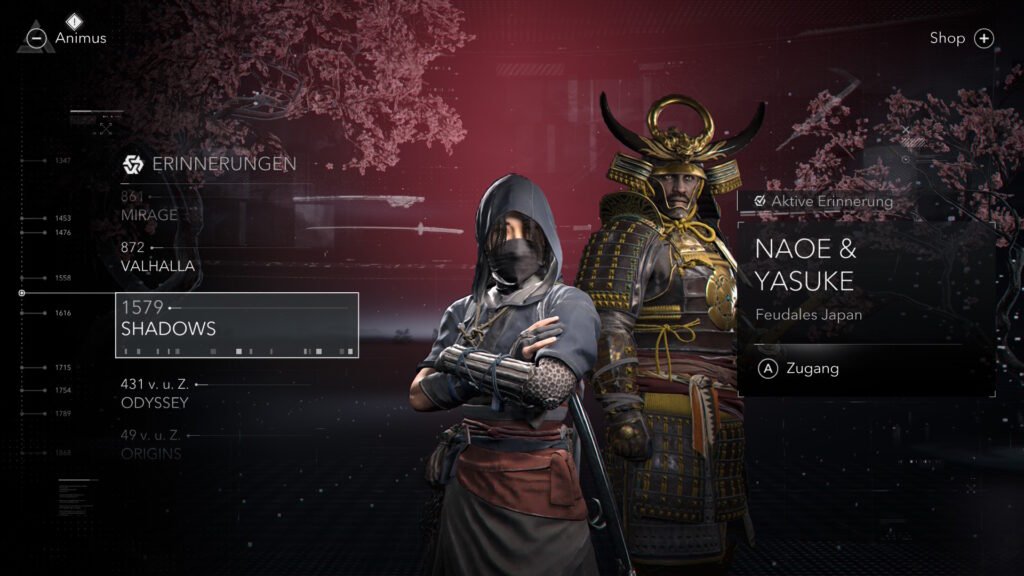Image resolution: width=1024 pixels, height=576 pixels.
Task: Choose the Valhalla memory entry
Action: click(157, 265)
